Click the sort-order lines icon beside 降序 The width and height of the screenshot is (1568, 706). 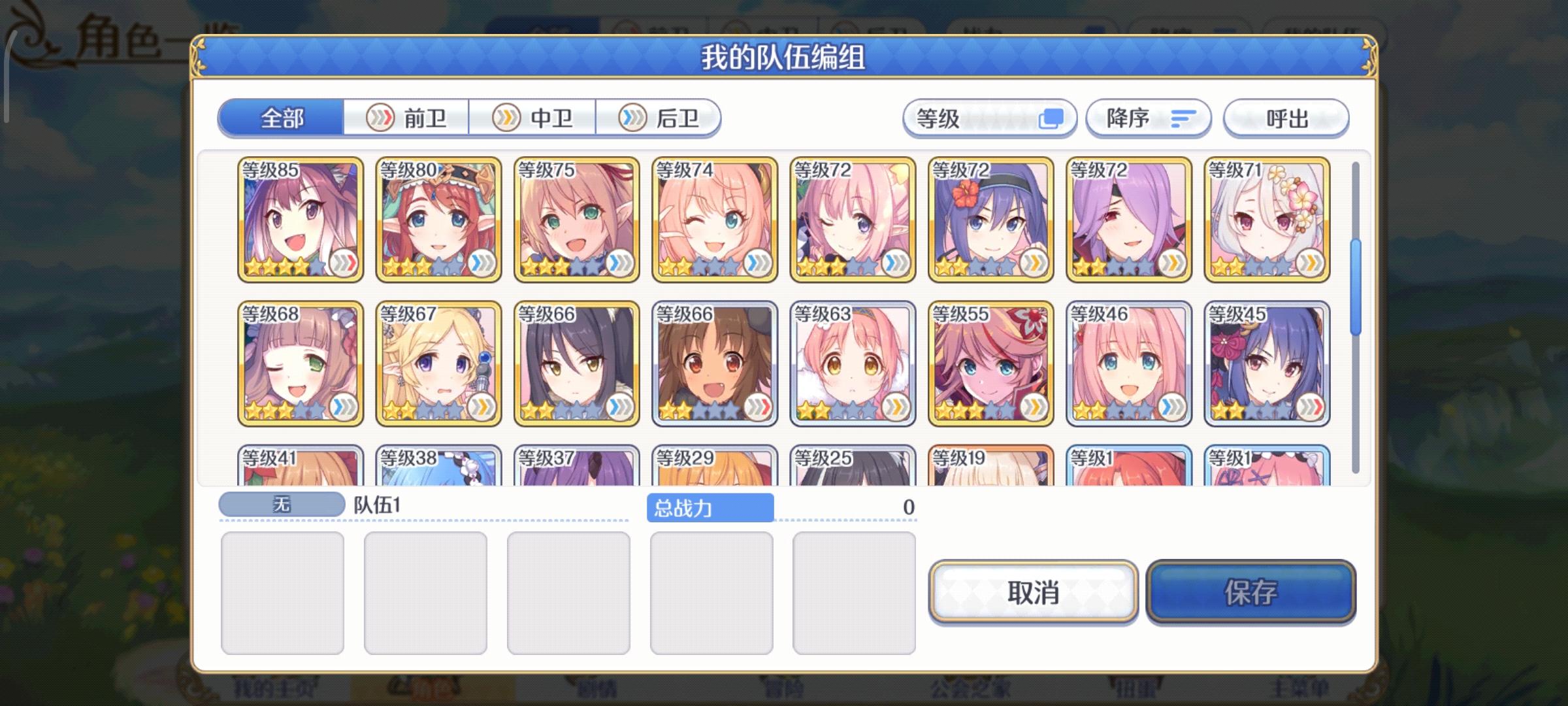click(1183, 118)
